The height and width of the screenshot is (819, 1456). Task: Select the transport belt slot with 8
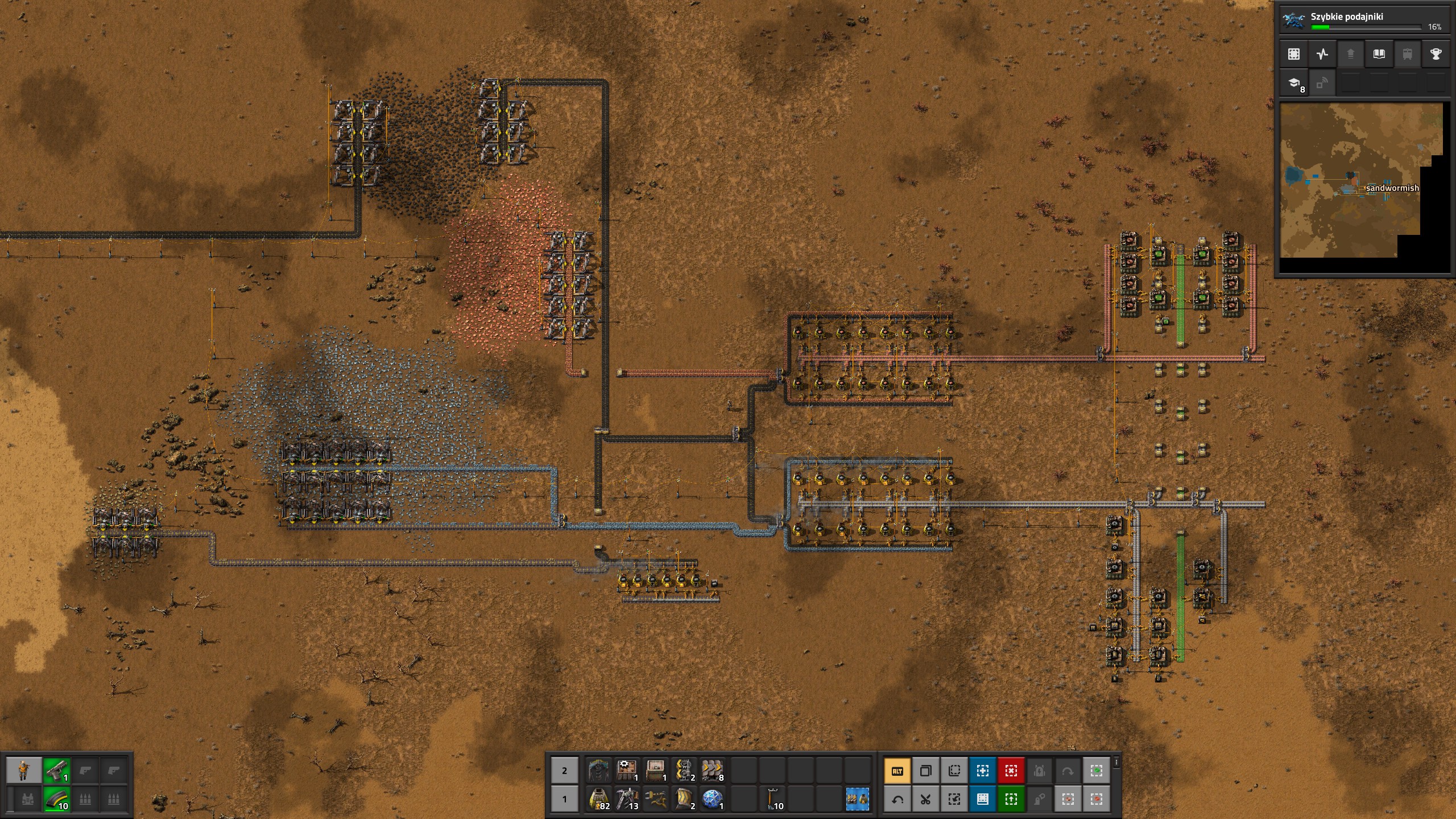(x=712, y=771)
